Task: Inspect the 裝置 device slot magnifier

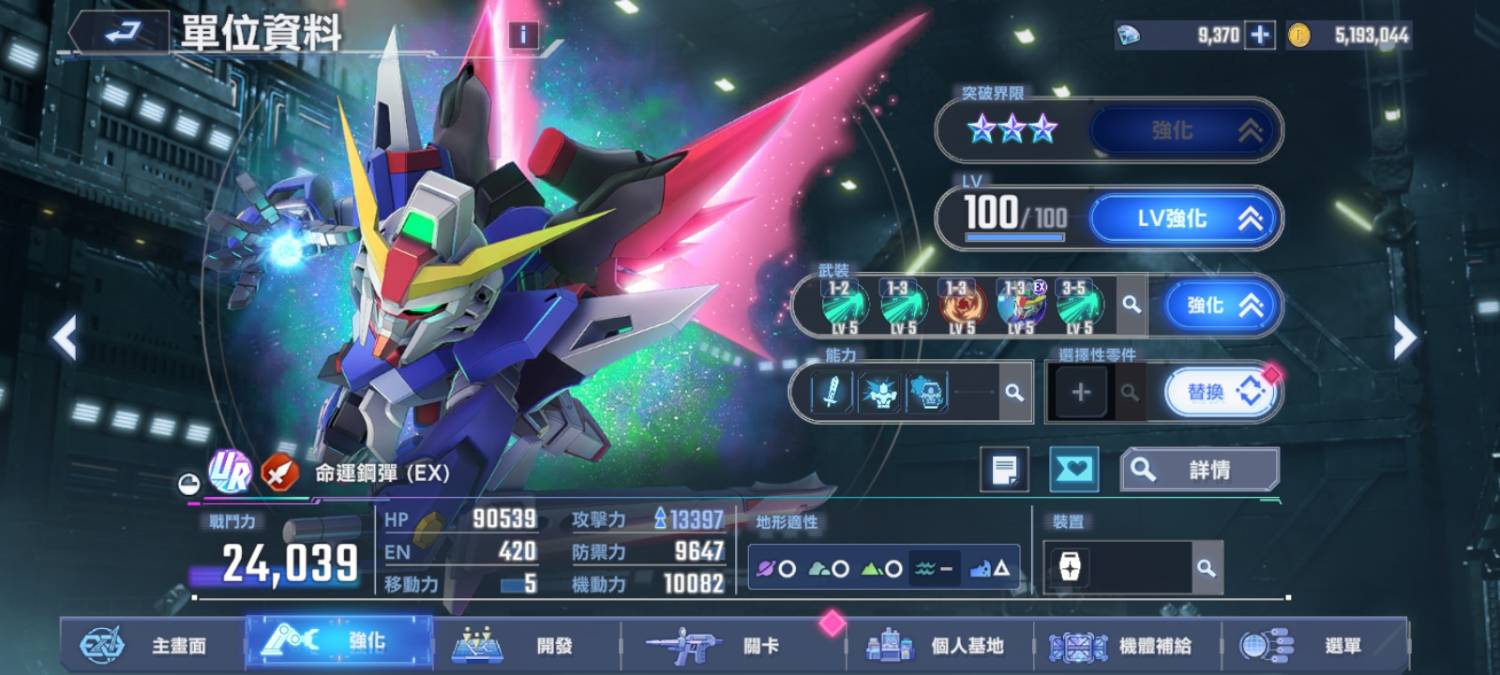Action: [x=1207, y=568]
